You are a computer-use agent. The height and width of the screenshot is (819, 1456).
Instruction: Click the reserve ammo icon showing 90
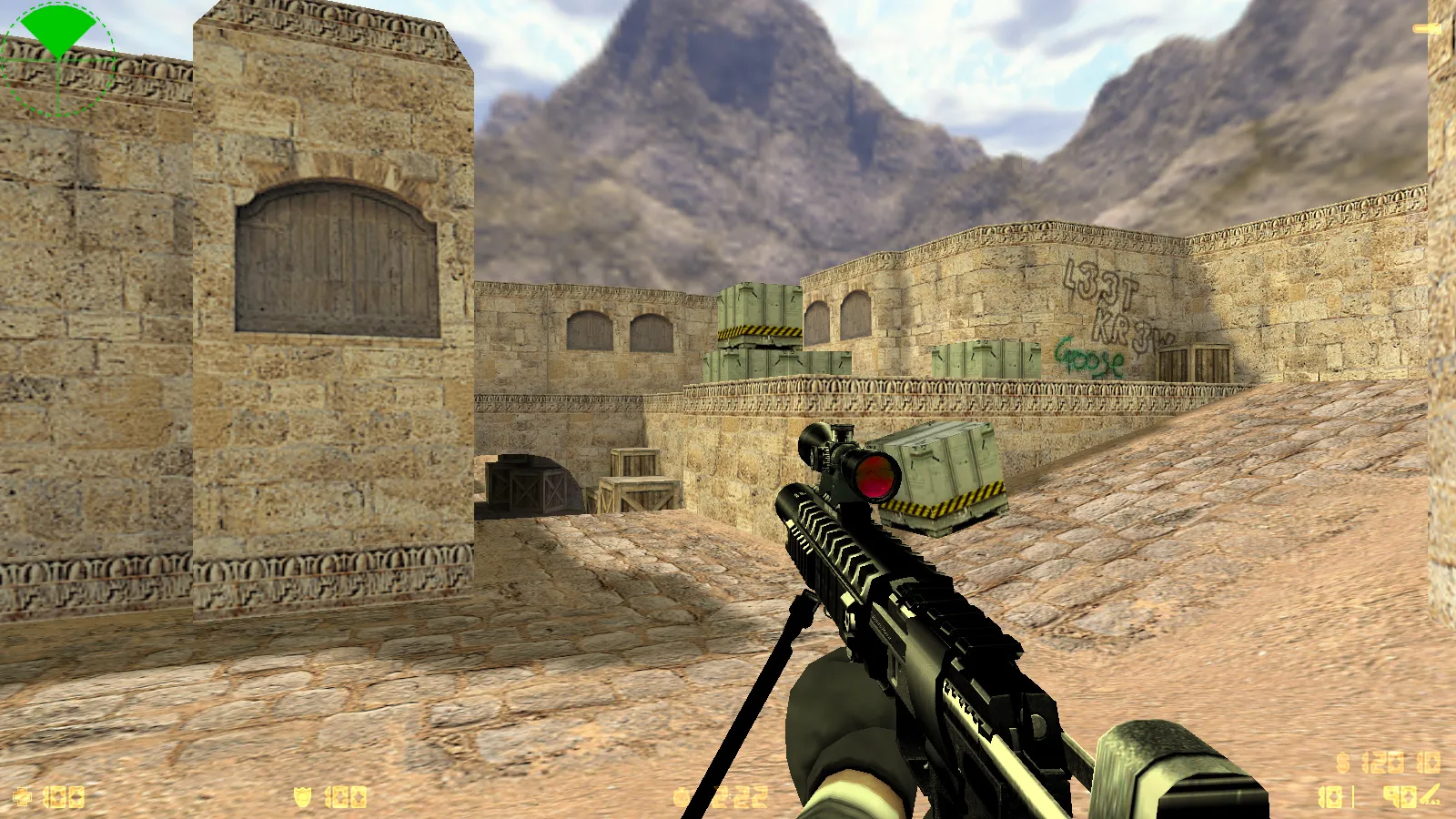tap(1399, 796)
